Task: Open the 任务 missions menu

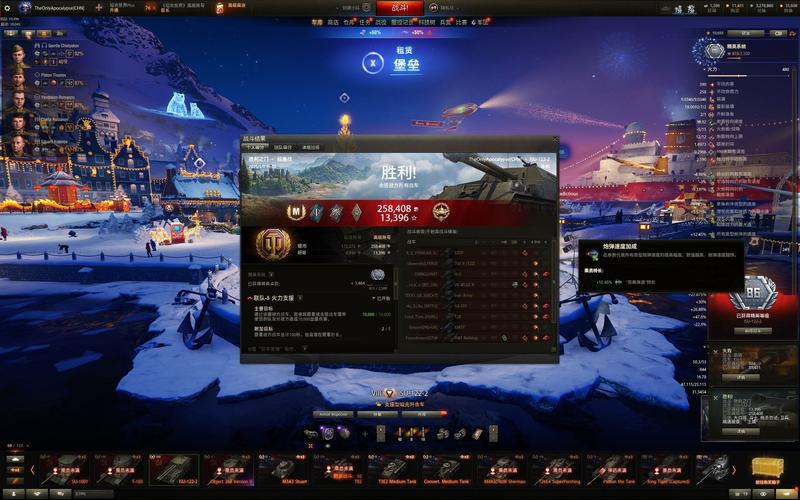Action: click(367, 20)
